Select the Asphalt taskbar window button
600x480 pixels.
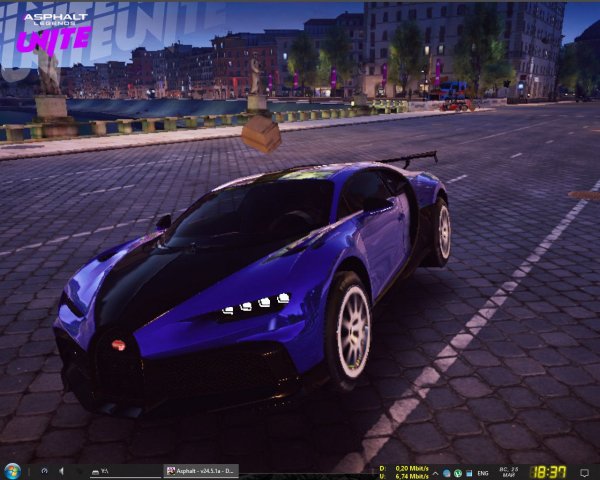click(200, 471)
